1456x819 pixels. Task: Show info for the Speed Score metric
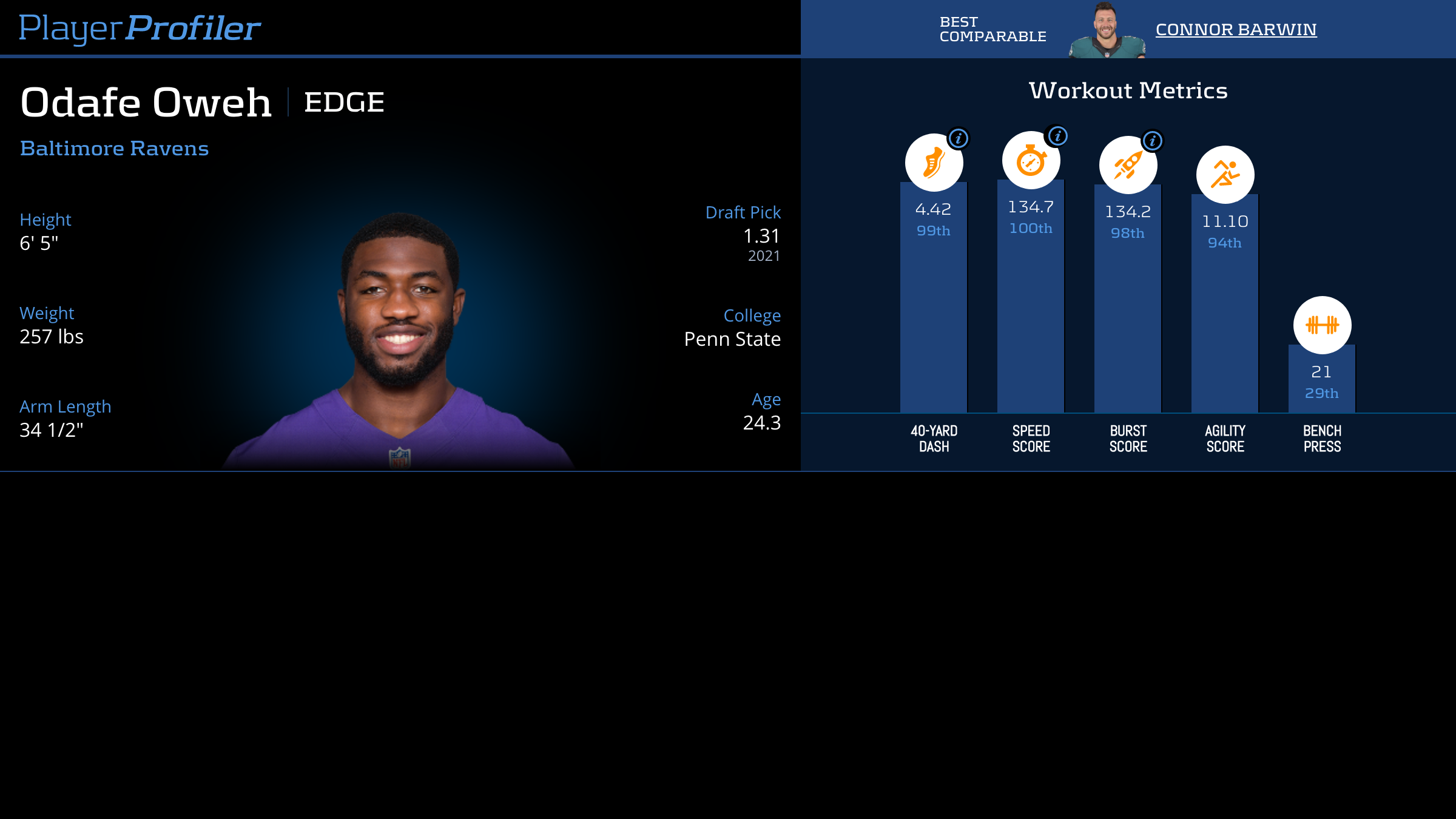tap(1058, 136)
